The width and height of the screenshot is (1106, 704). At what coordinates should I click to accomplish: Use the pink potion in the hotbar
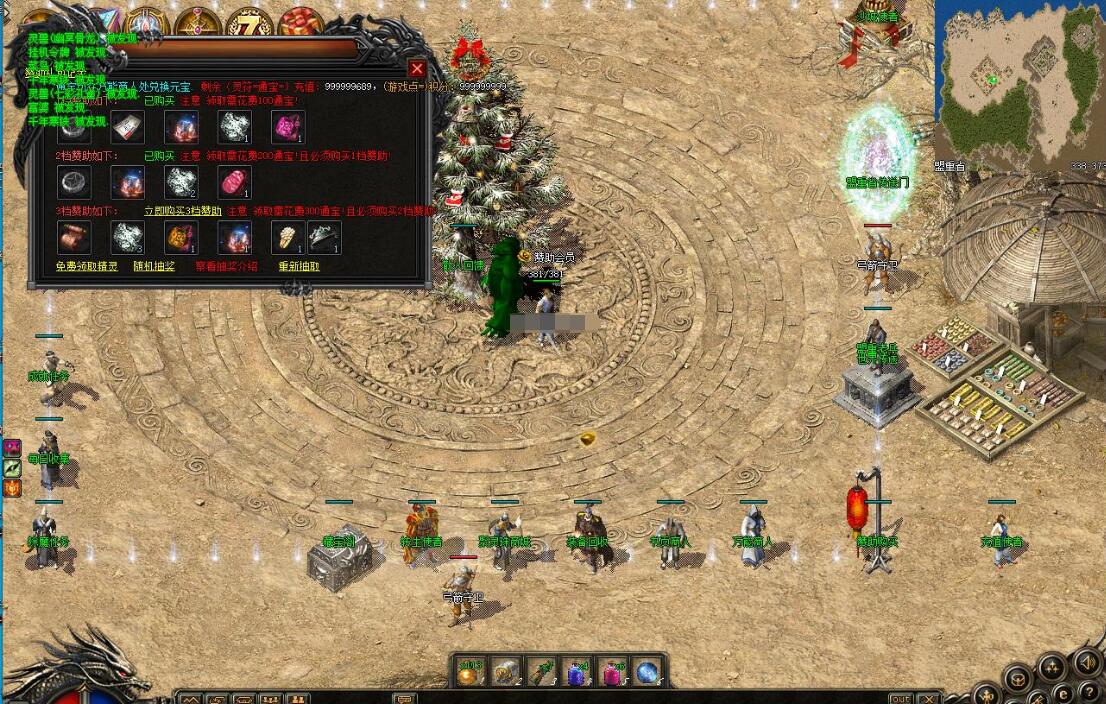pyautogui.click(x=612, y=673)
